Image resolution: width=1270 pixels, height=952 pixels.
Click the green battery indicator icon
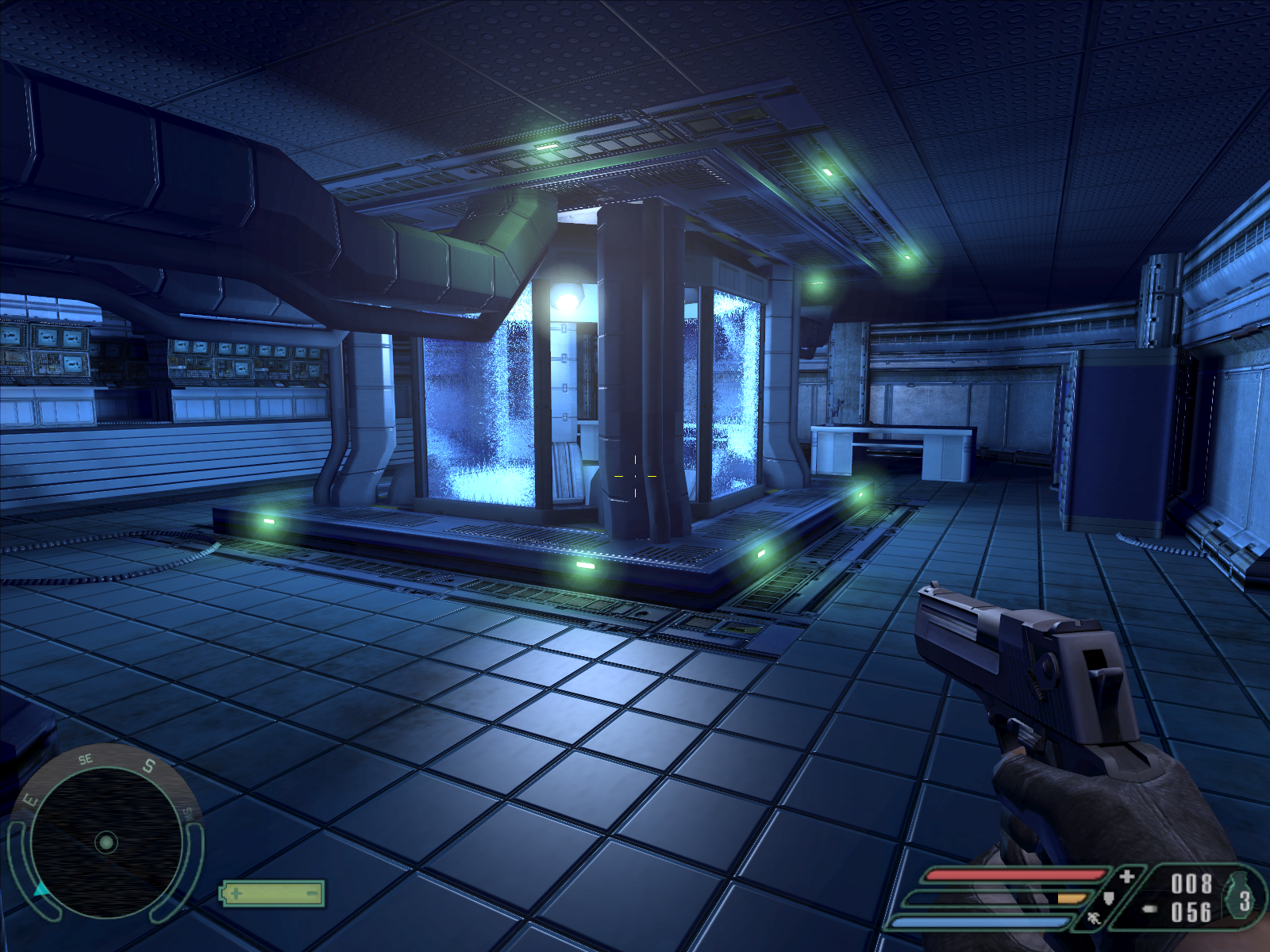point(272,894)
